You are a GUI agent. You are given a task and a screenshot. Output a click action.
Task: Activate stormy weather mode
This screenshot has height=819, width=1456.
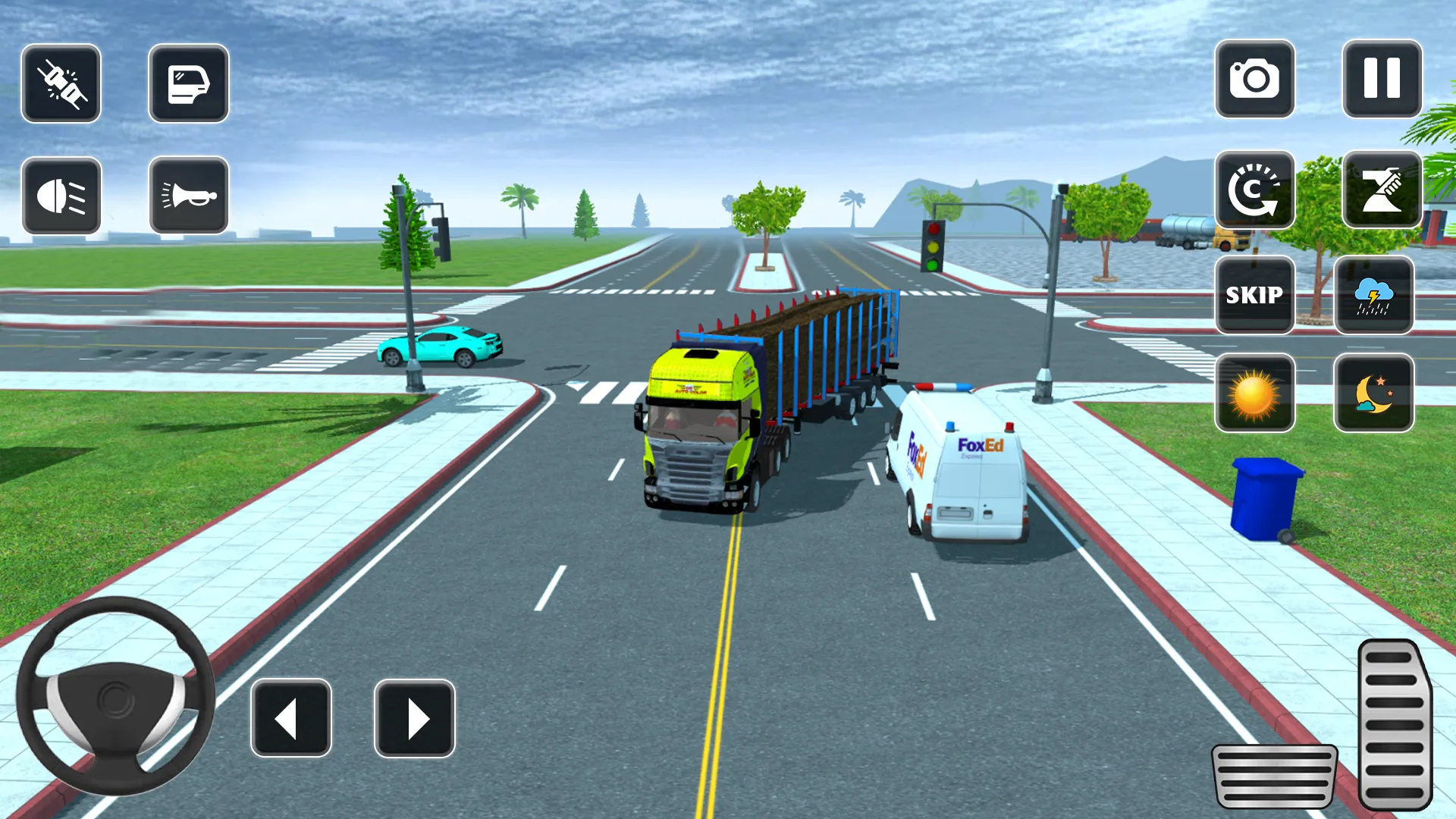click(x=1374, y=296)
